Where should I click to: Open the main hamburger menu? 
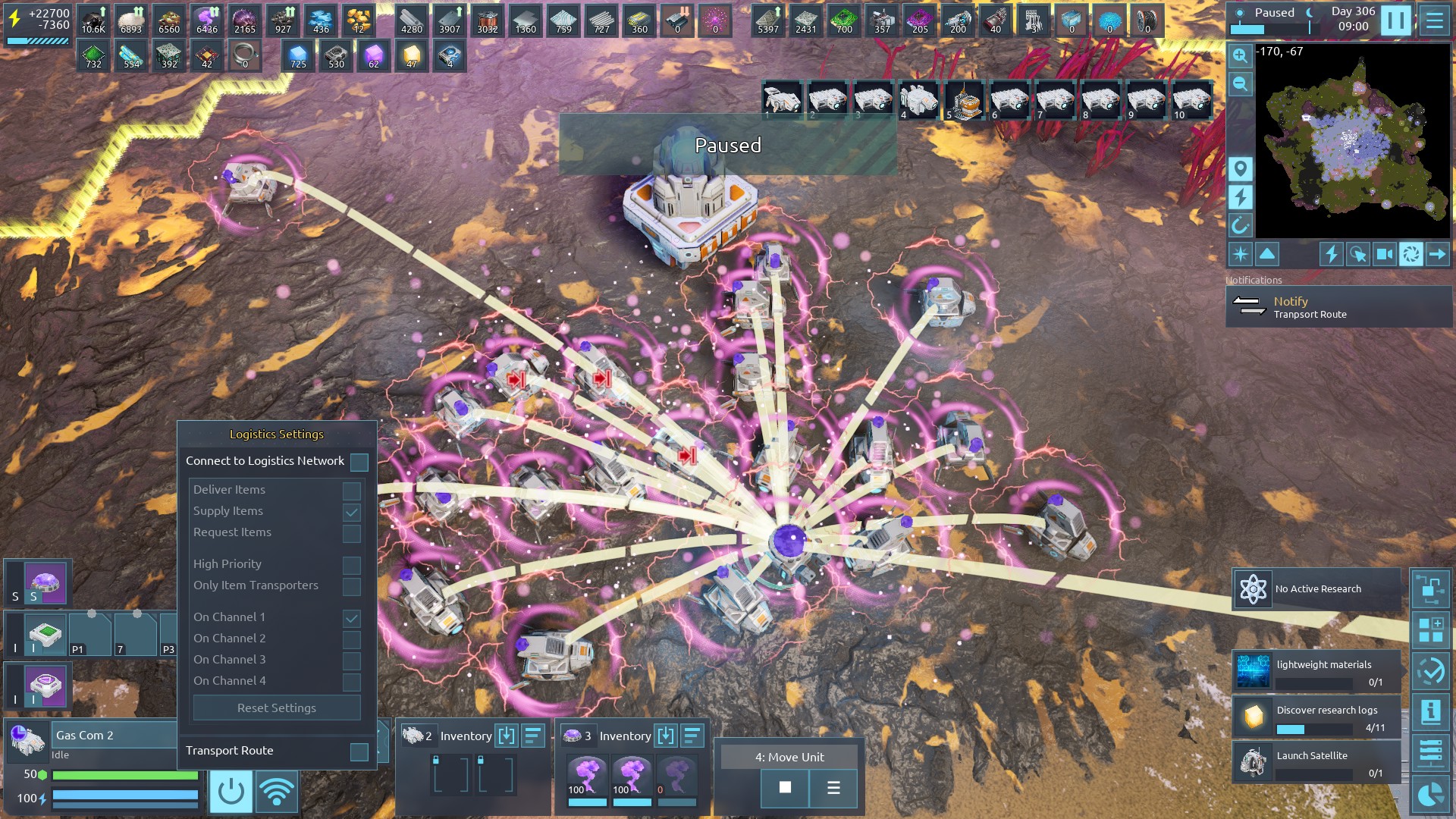(1434, 20)
